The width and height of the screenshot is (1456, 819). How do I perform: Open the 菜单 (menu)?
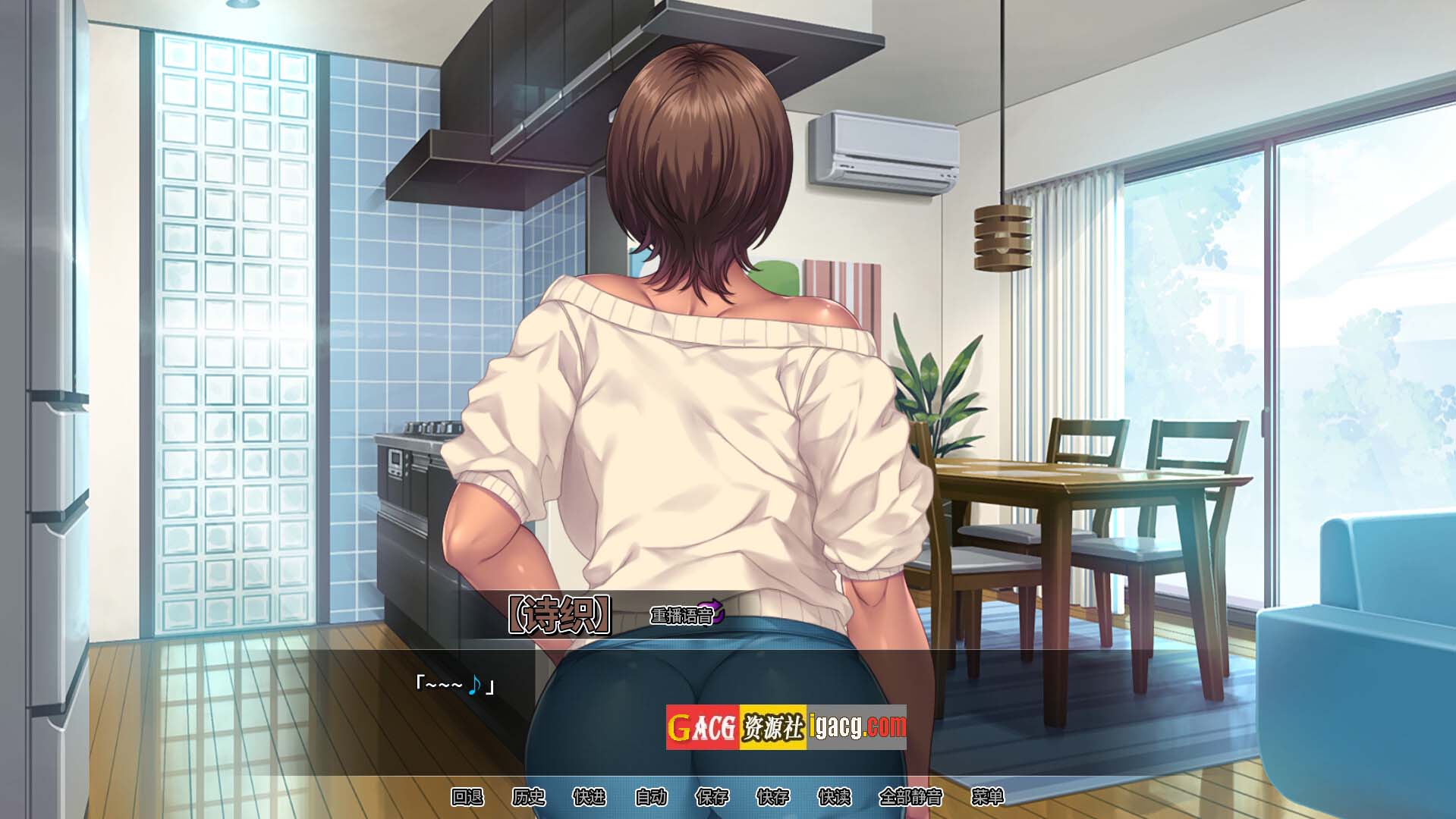[x=987, y=797]
